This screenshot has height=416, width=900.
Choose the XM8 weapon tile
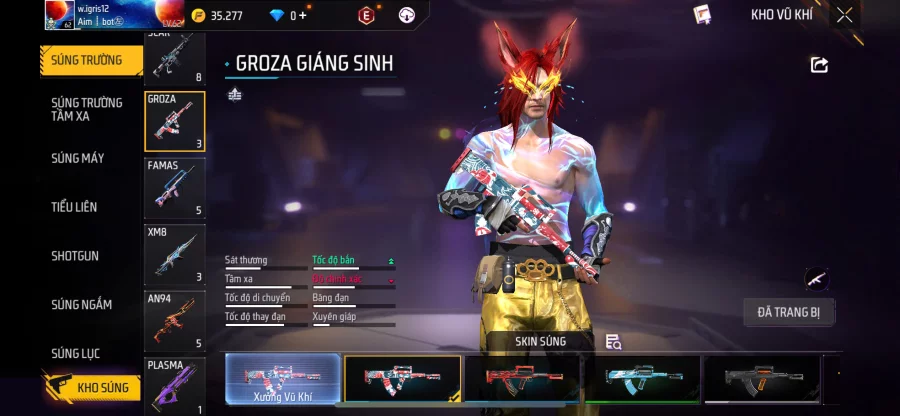pyautogui.click(x=175, y=254)
